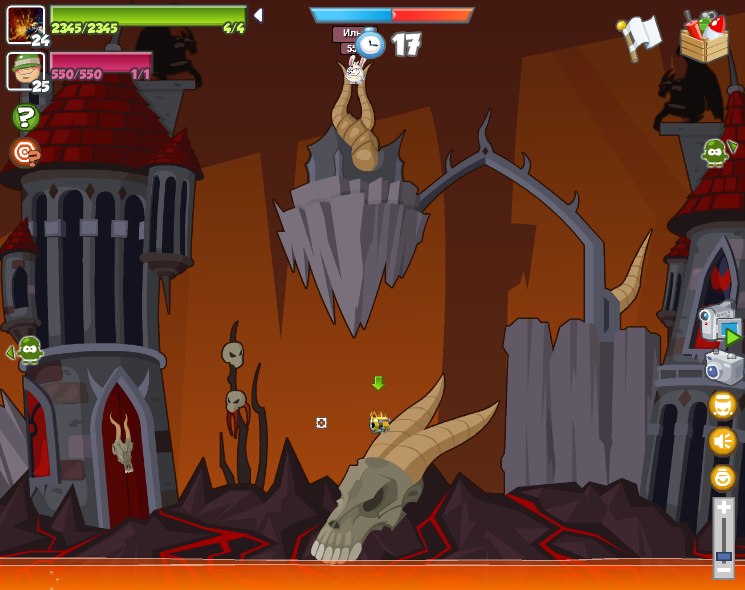Open the green question mark help
745x590 pixels.
point(25,117)
